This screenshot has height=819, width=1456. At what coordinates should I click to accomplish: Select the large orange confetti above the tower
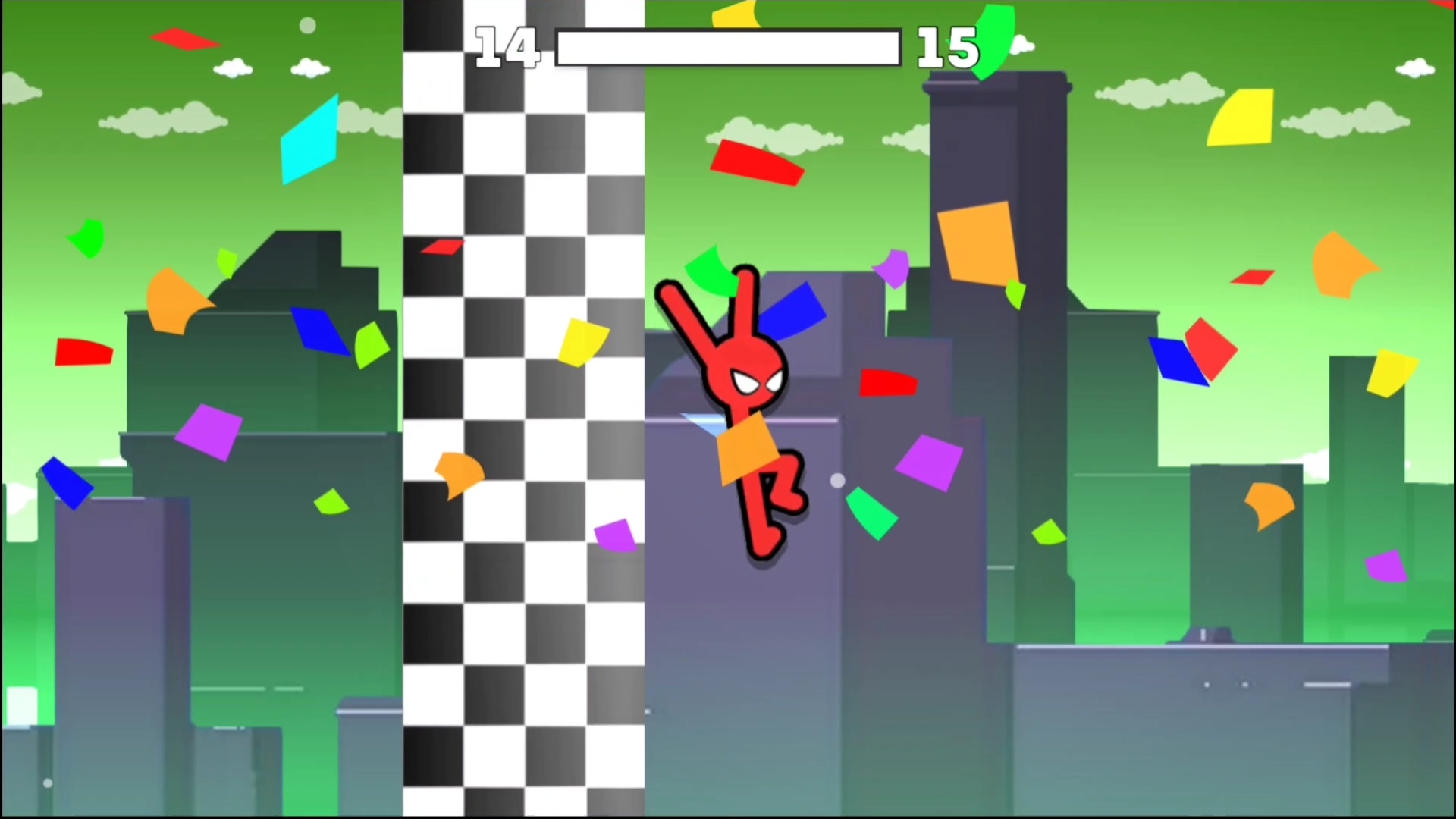pyautogui.click(x=978, y=243)
